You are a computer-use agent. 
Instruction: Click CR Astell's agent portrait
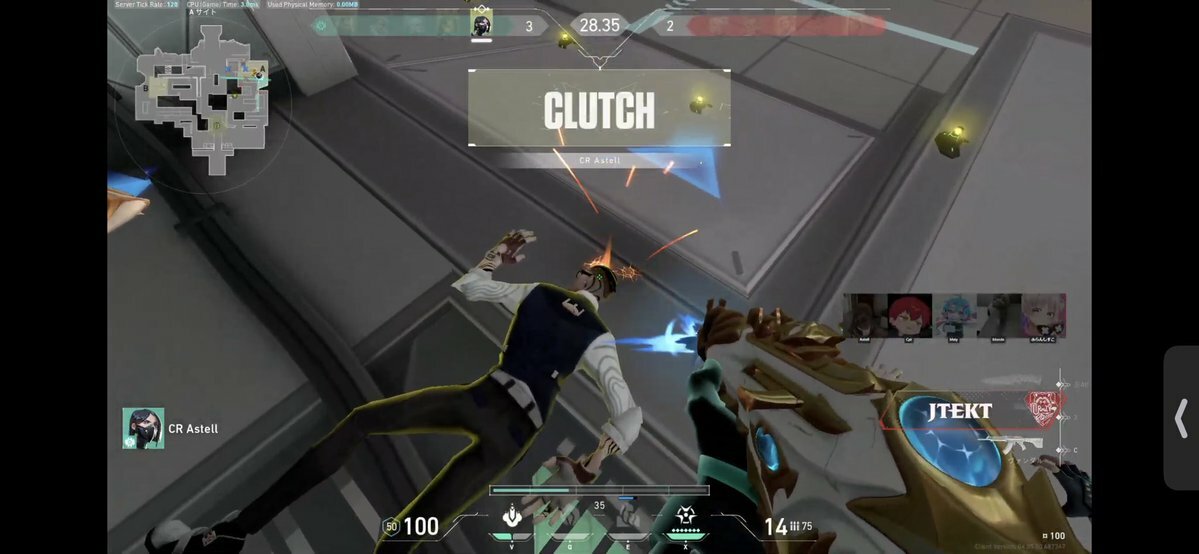click(143, 428)
